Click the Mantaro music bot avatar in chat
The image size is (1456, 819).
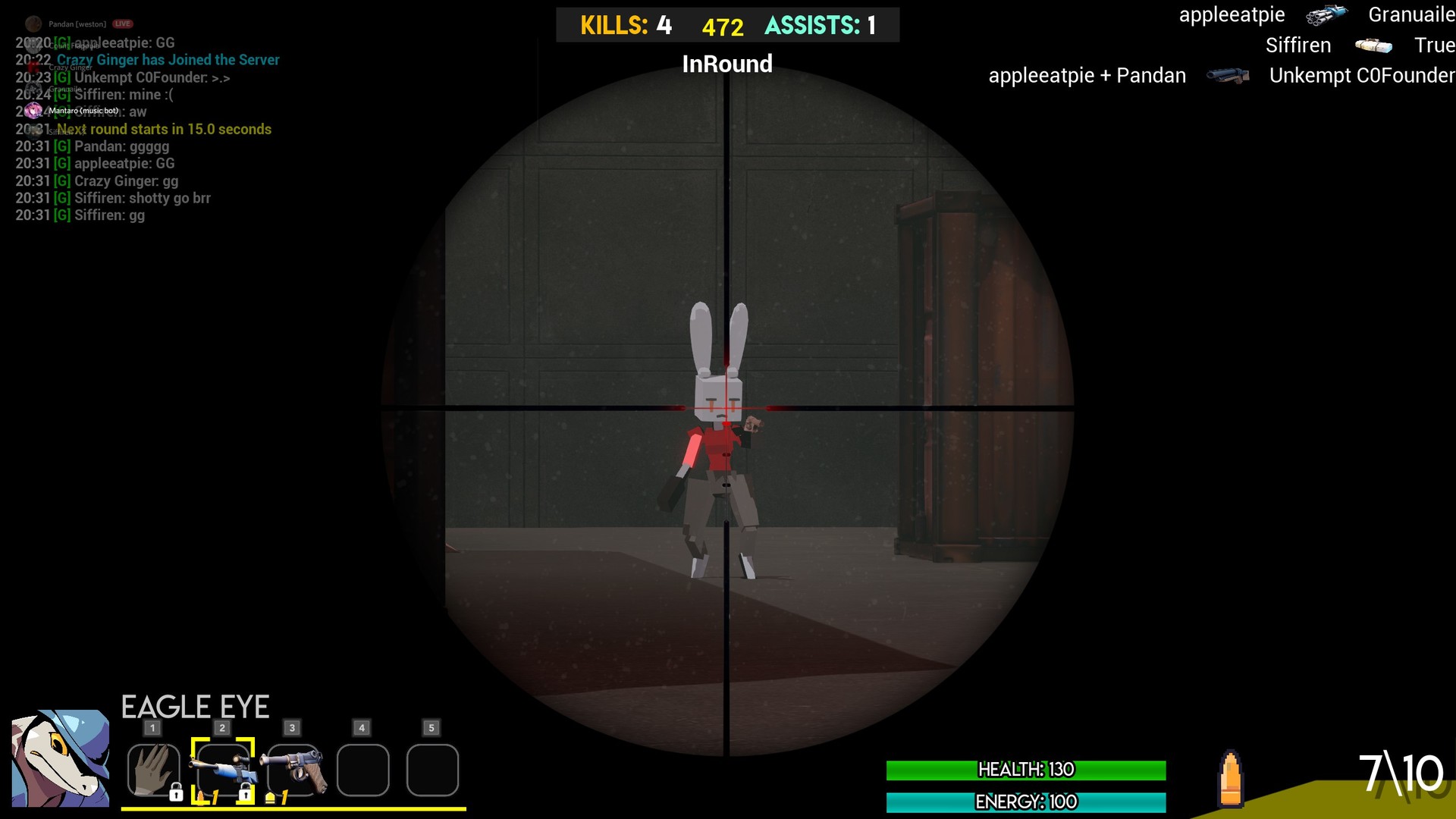click(x=34, y=110)
